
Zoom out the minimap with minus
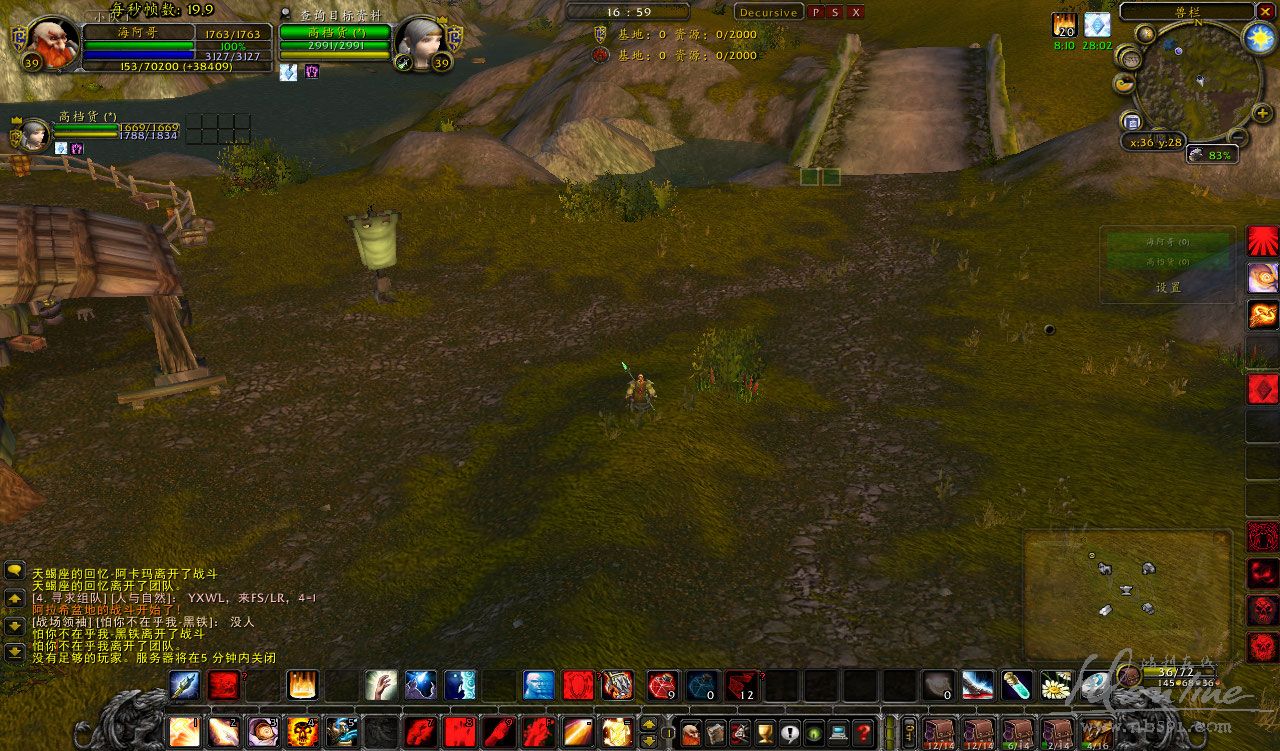pyautogui.click(x=1236, y=137)
